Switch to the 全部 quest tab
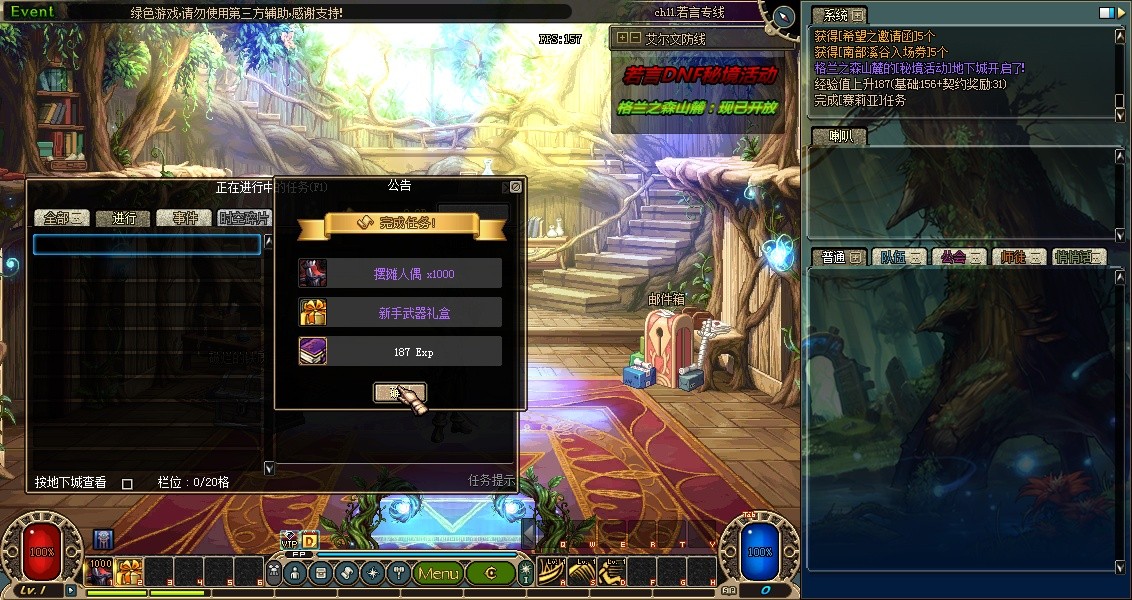The image size is (1132, 600). pyautogui.click(x=62, y=218)
